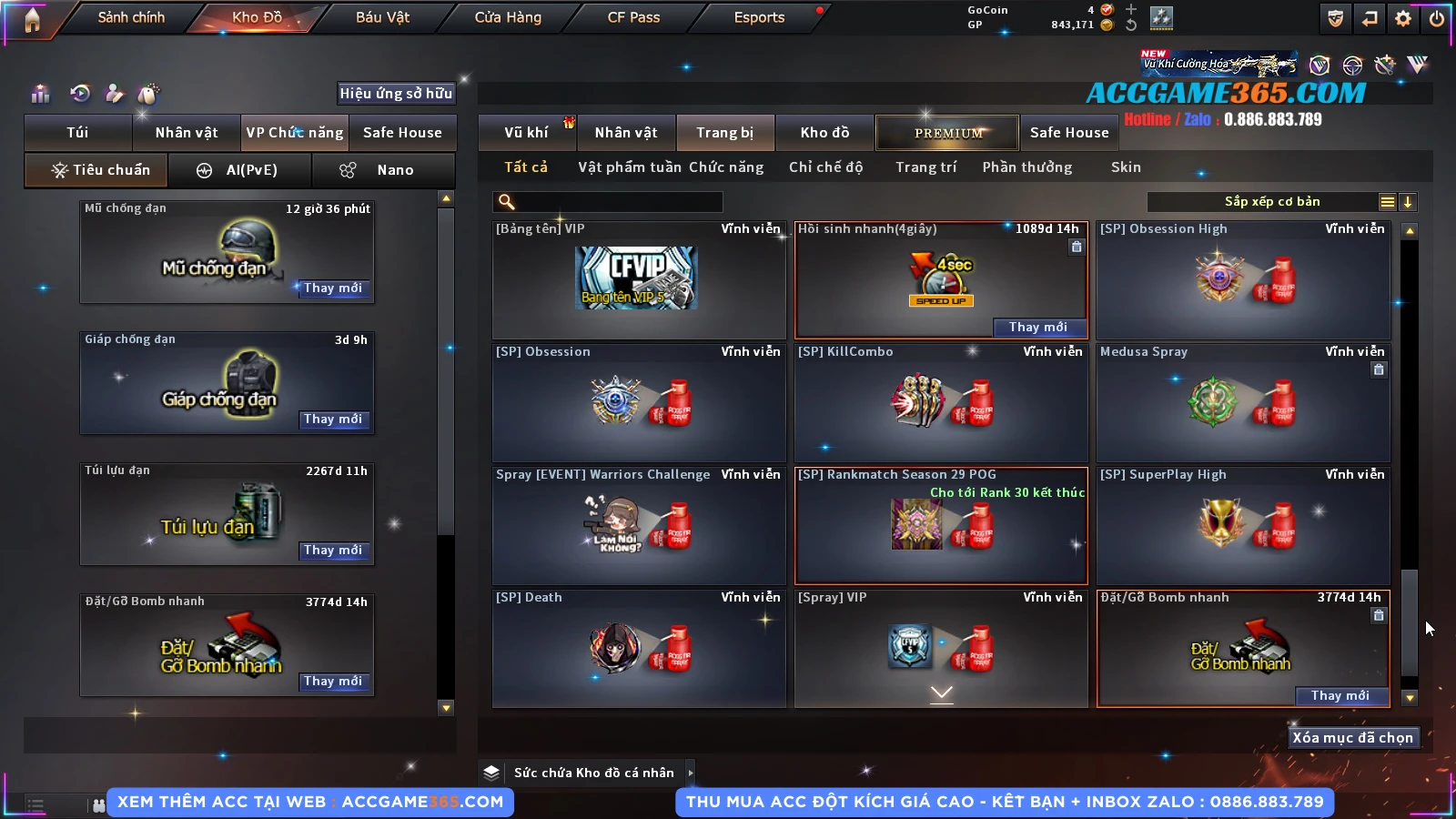Switch to the AI(PvE) loadout tab
This screenshot has width=1456, height=819.
coord(241,170)
